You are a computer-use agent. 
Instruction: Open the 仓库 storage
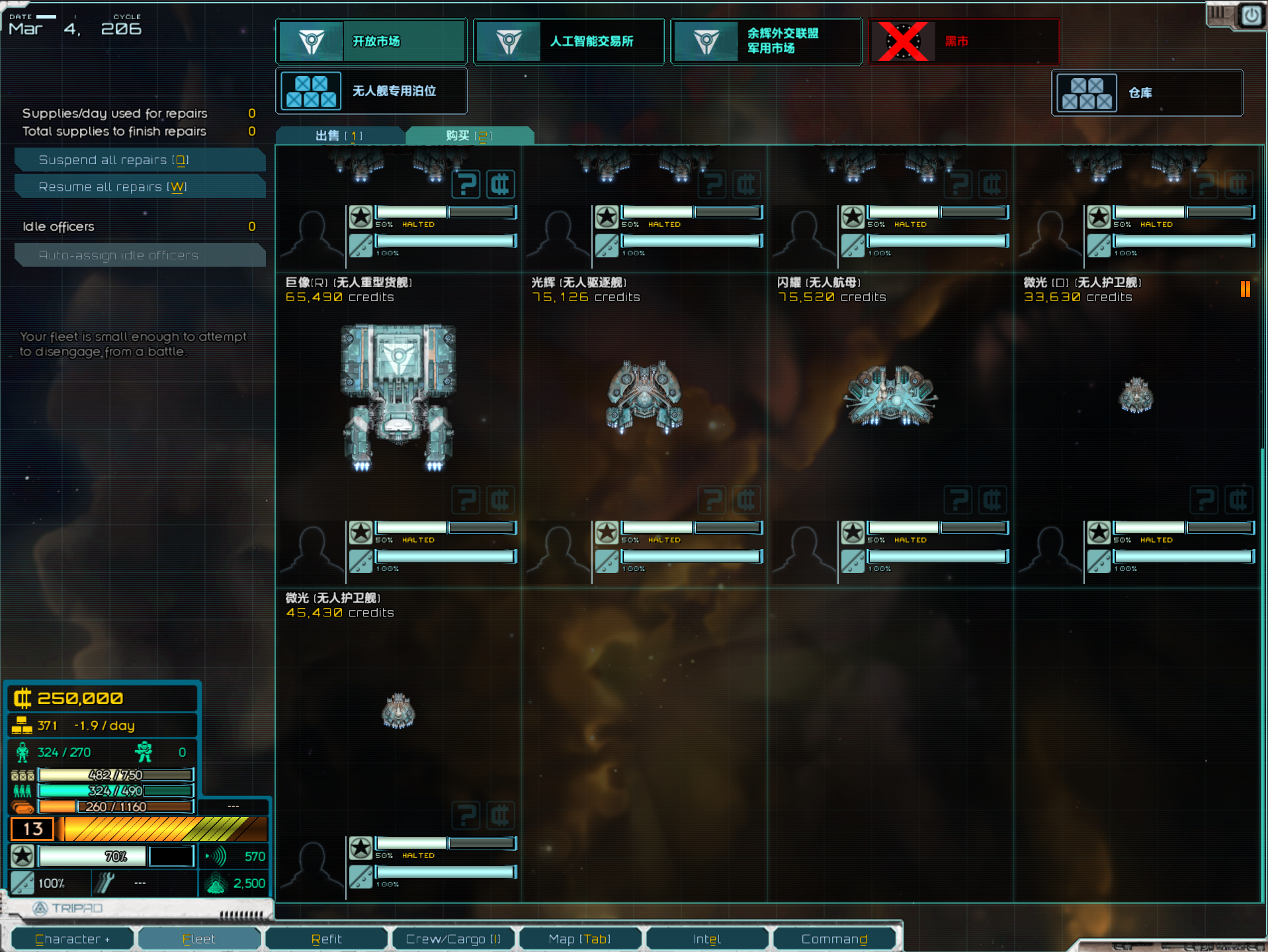click(1147, 93)
